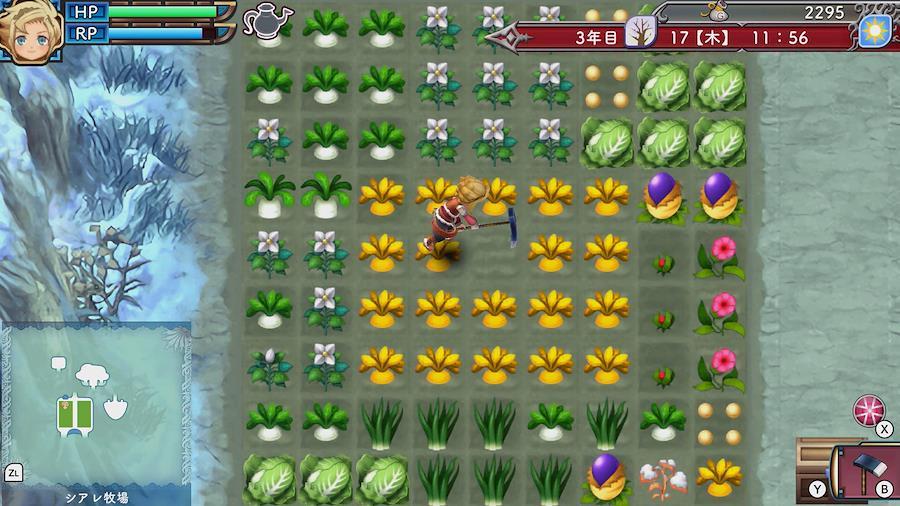This screenshot has width=900, height=506.
Task: Activate the pink orb spell icon
Action: point(867,410)
